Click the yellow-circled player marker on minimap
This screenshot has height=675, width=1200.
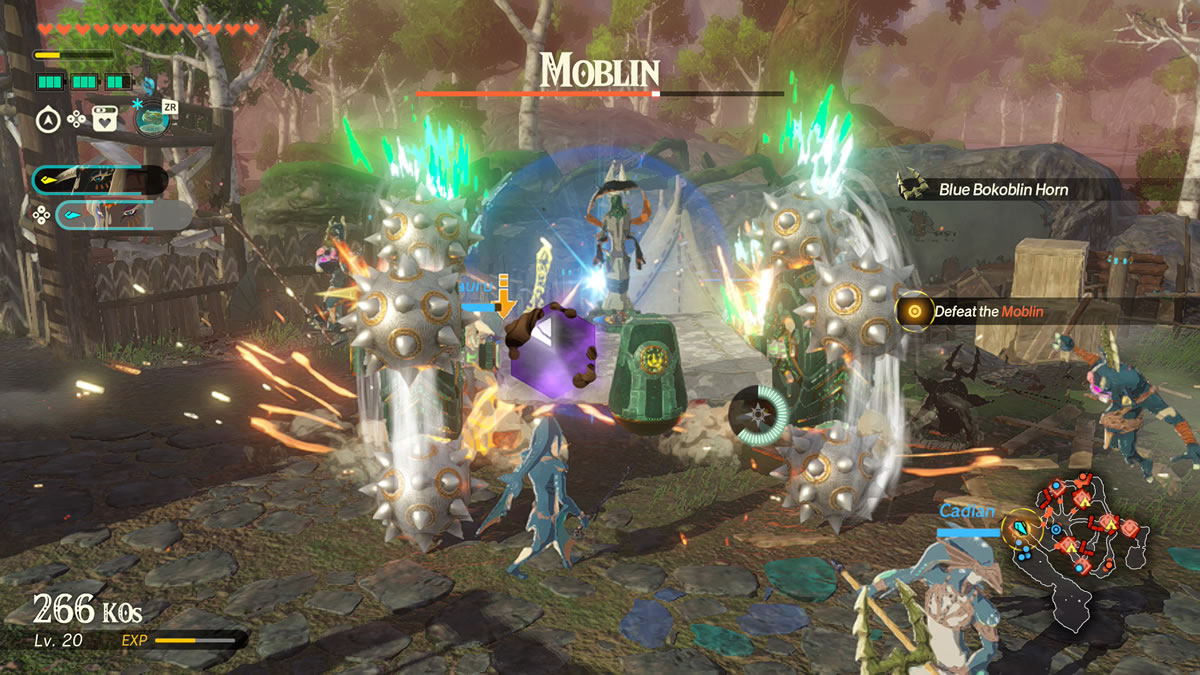tap(1021, 528)
